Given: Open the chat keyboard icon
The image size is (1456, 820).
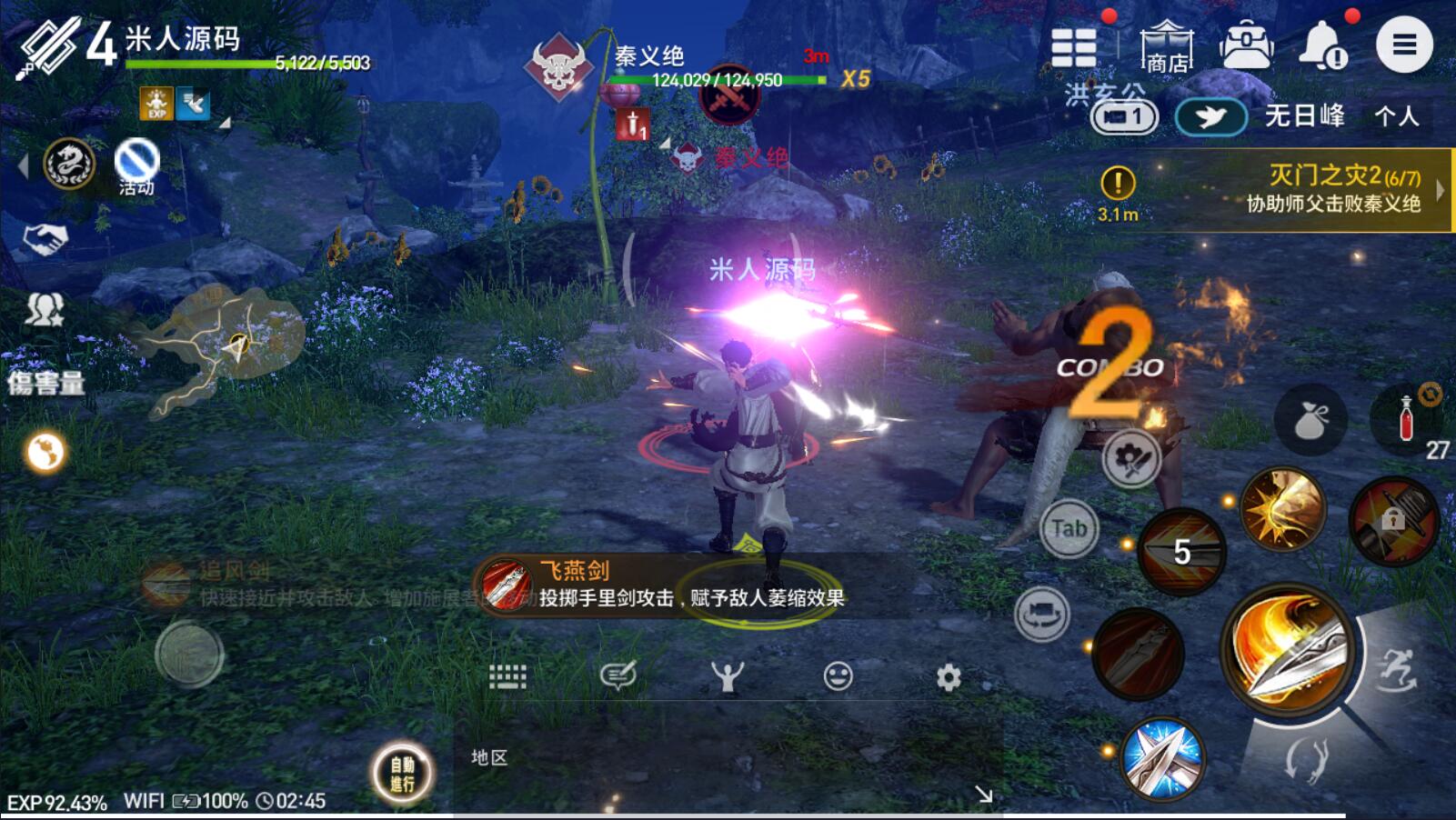Looking at the screenshot, I should 507,676.
